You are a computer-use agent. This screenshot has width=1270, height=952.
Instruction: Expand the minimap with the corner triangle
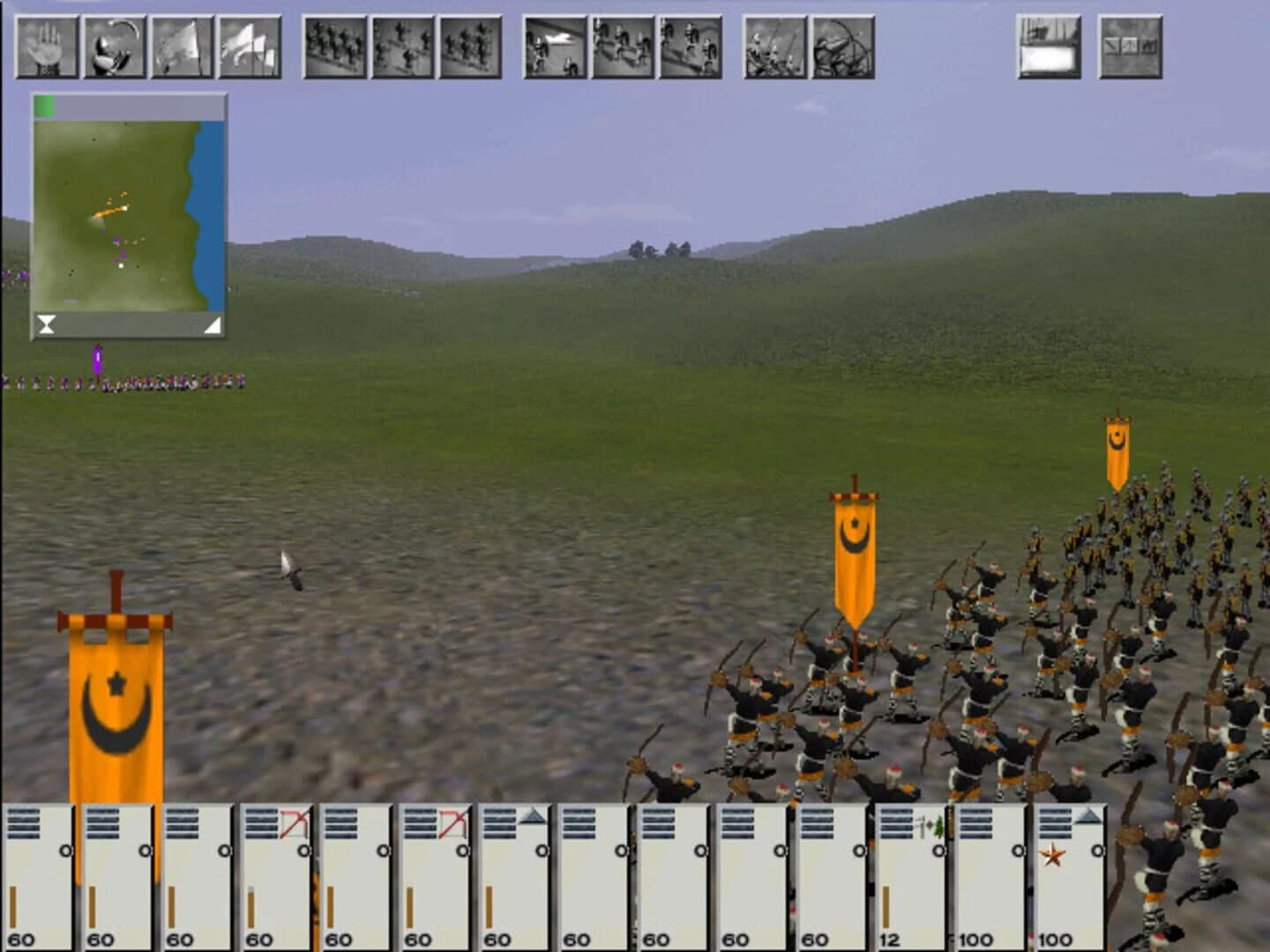point(212,324)
